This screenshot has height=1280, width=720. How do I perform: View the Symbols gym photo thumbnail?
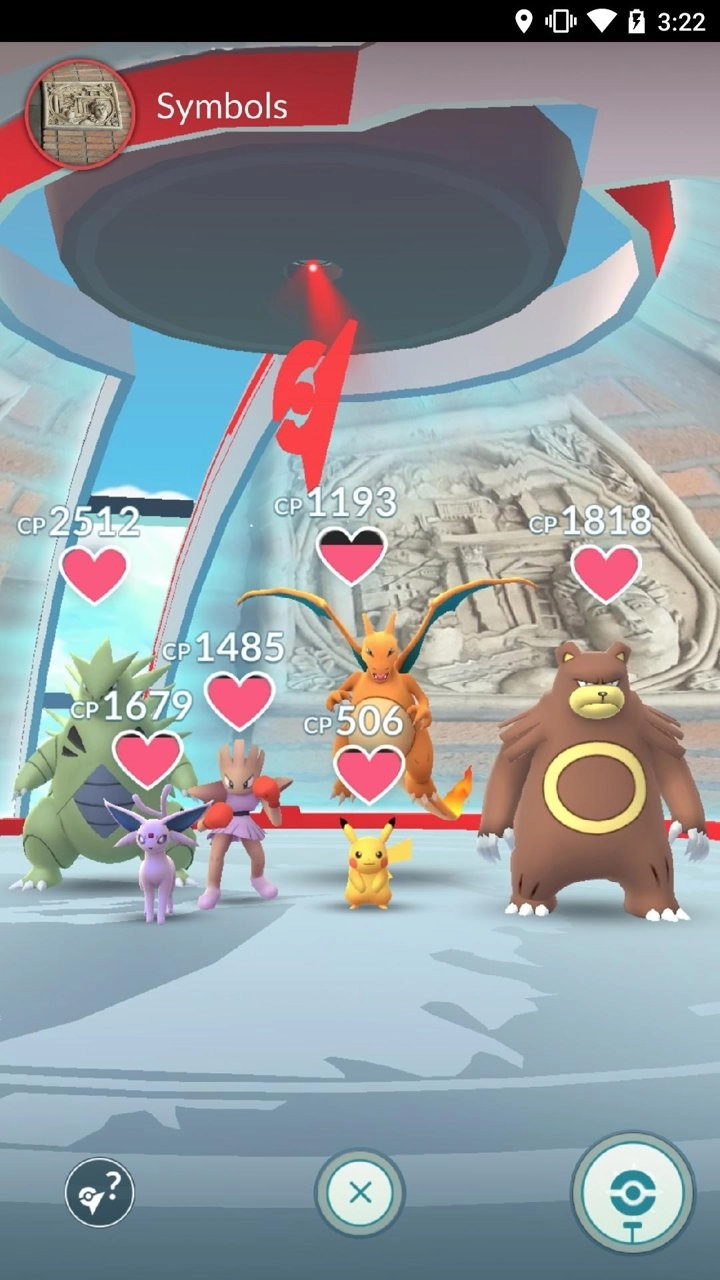pos(79,113)
